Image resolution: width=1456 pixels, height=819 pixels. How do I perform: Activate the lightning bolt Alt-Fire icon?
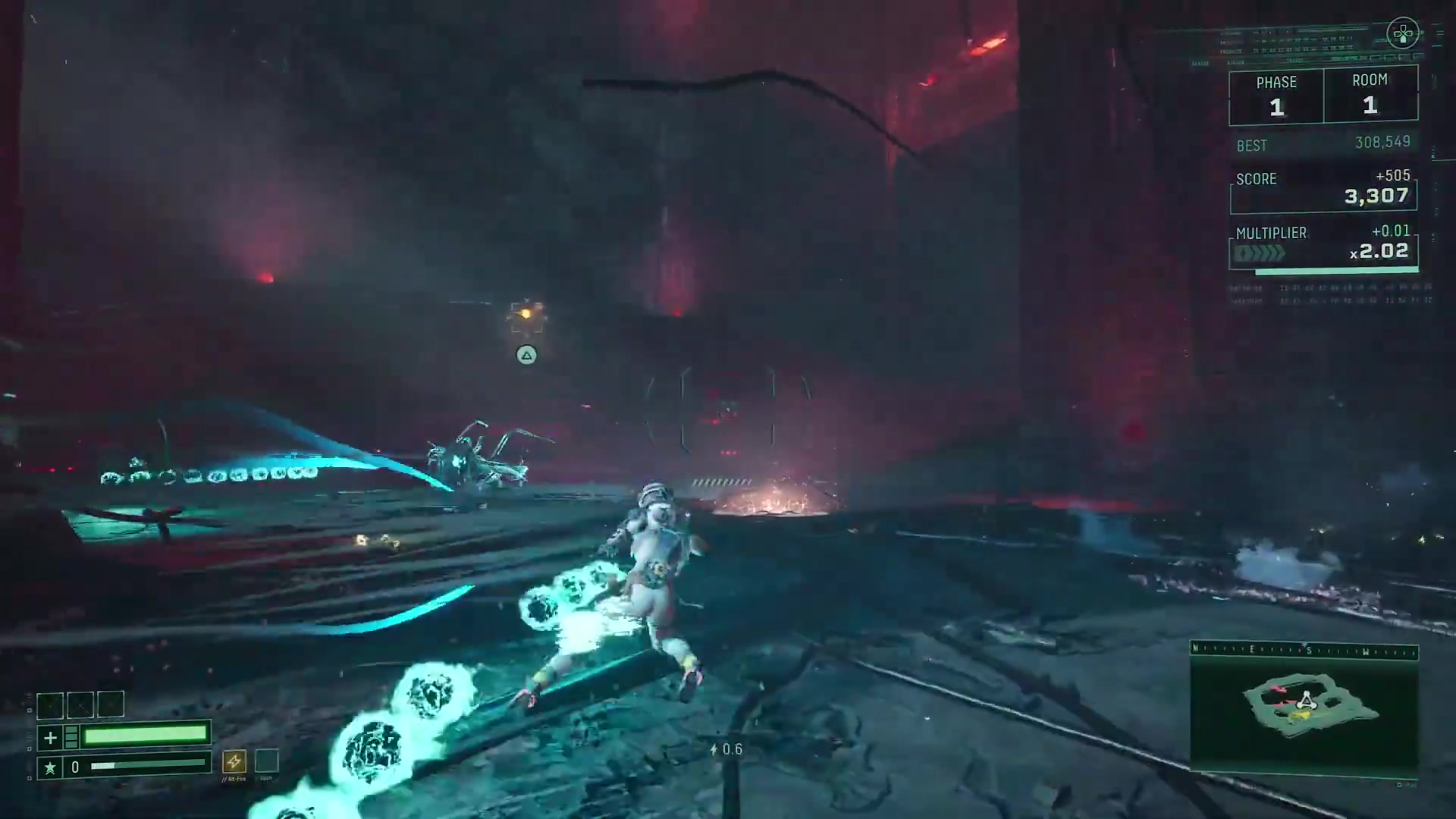coord(234,761)
